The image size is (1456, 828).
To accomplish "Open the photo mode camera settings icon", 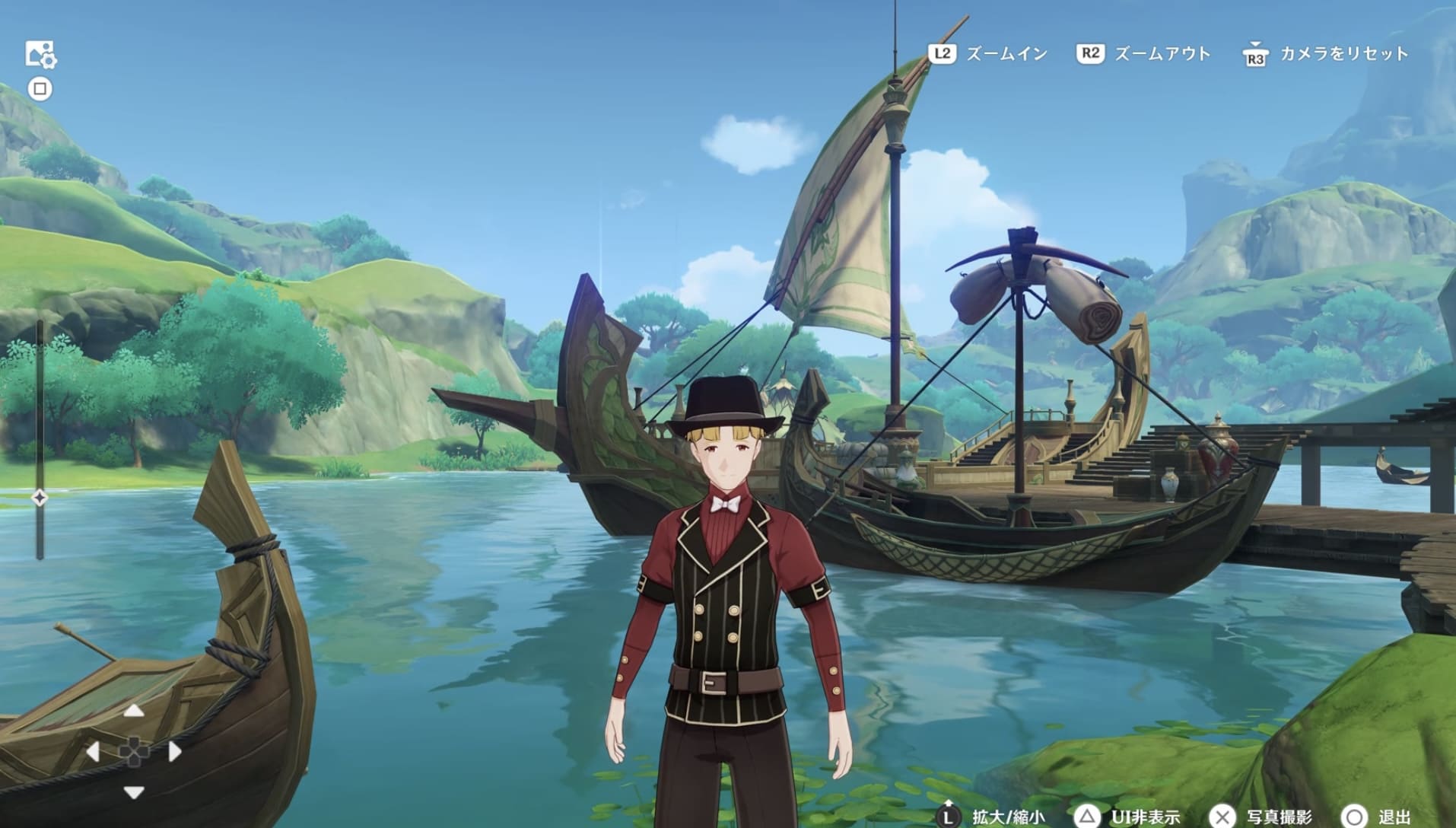I will (x=40, y=55).
